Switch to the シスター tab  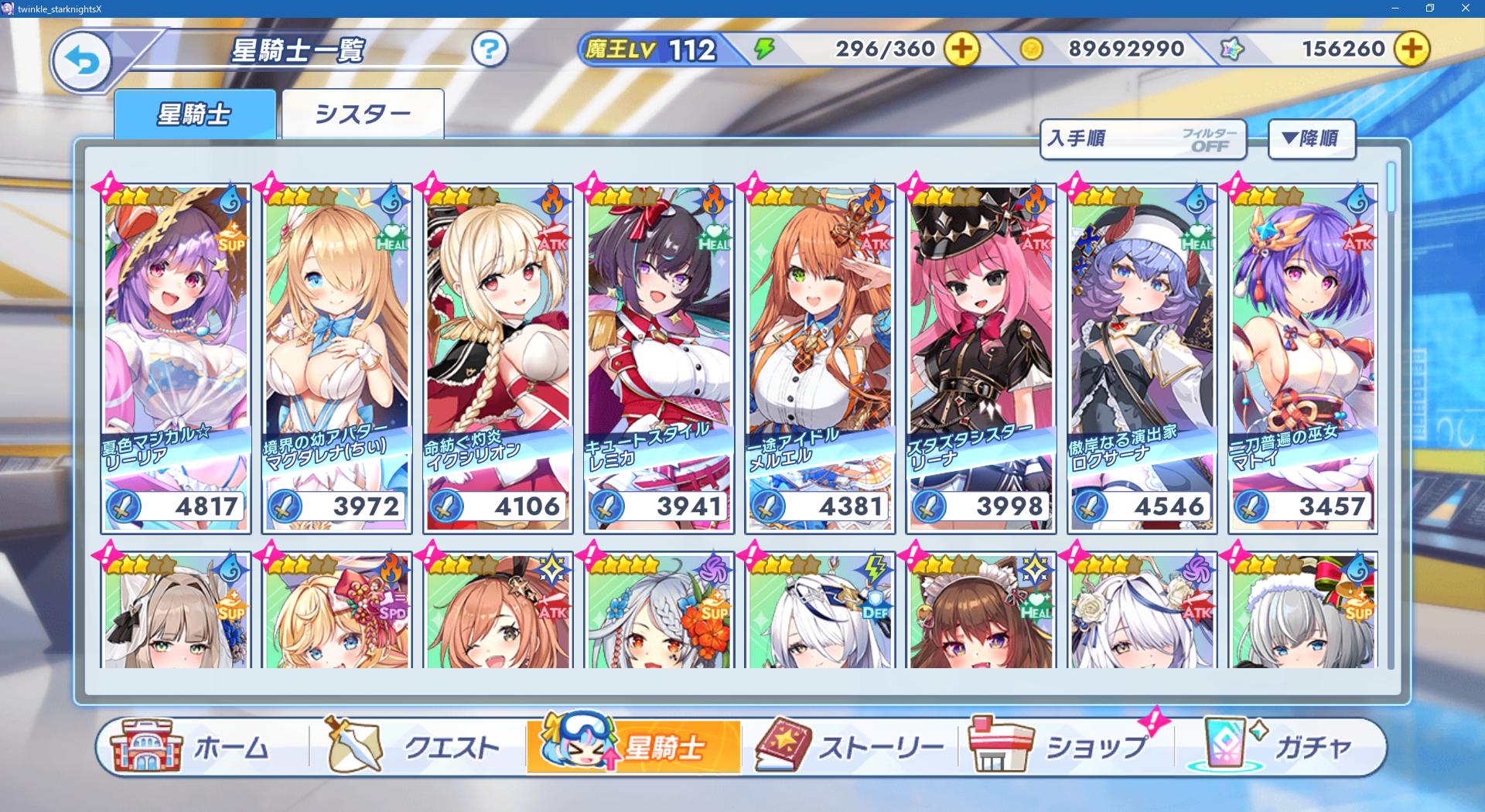(x=362, y=114)
